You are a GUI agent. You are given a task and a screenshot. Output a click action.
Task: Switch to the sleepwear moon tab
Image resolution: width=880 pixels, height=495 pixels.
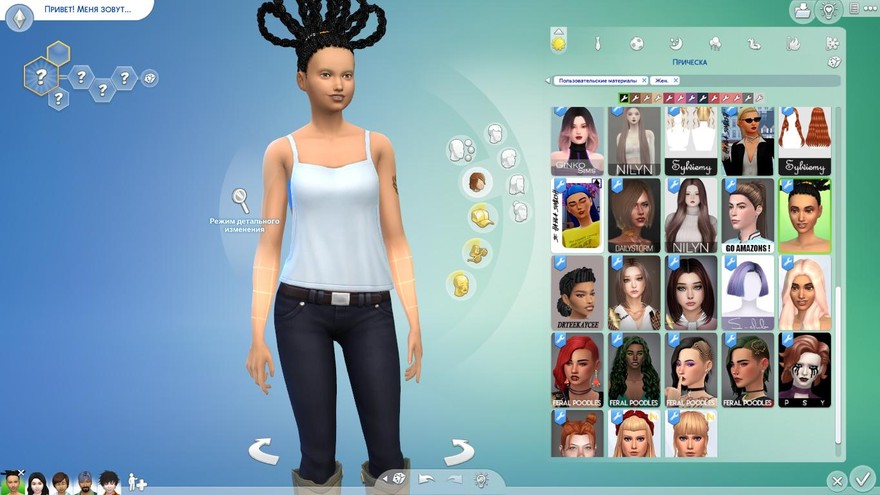pyautogui.click(x=675, y=44)
